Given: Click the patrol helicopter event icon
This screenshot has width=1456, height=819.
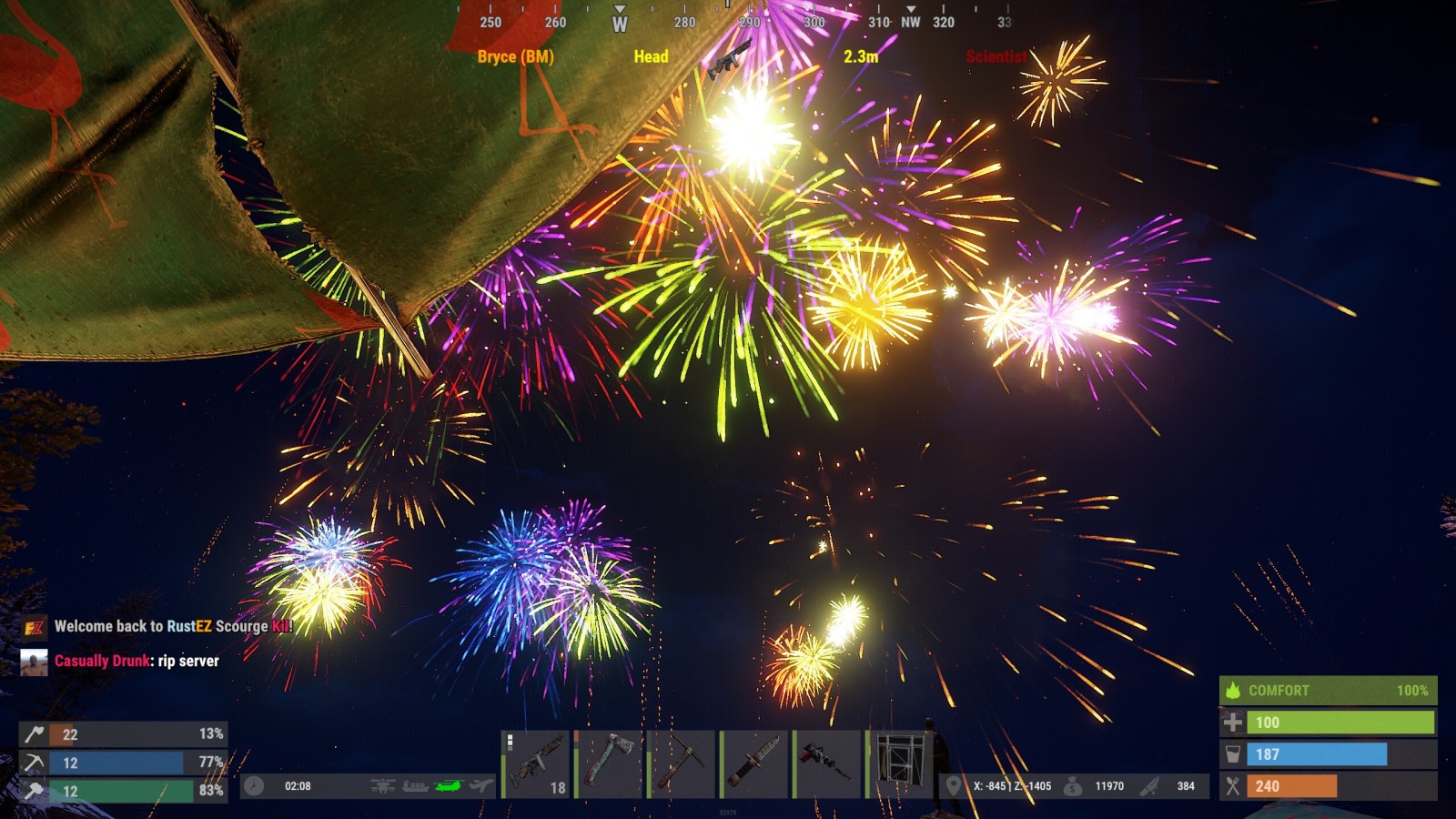Looking at the screenshot, I should [383, 786].
